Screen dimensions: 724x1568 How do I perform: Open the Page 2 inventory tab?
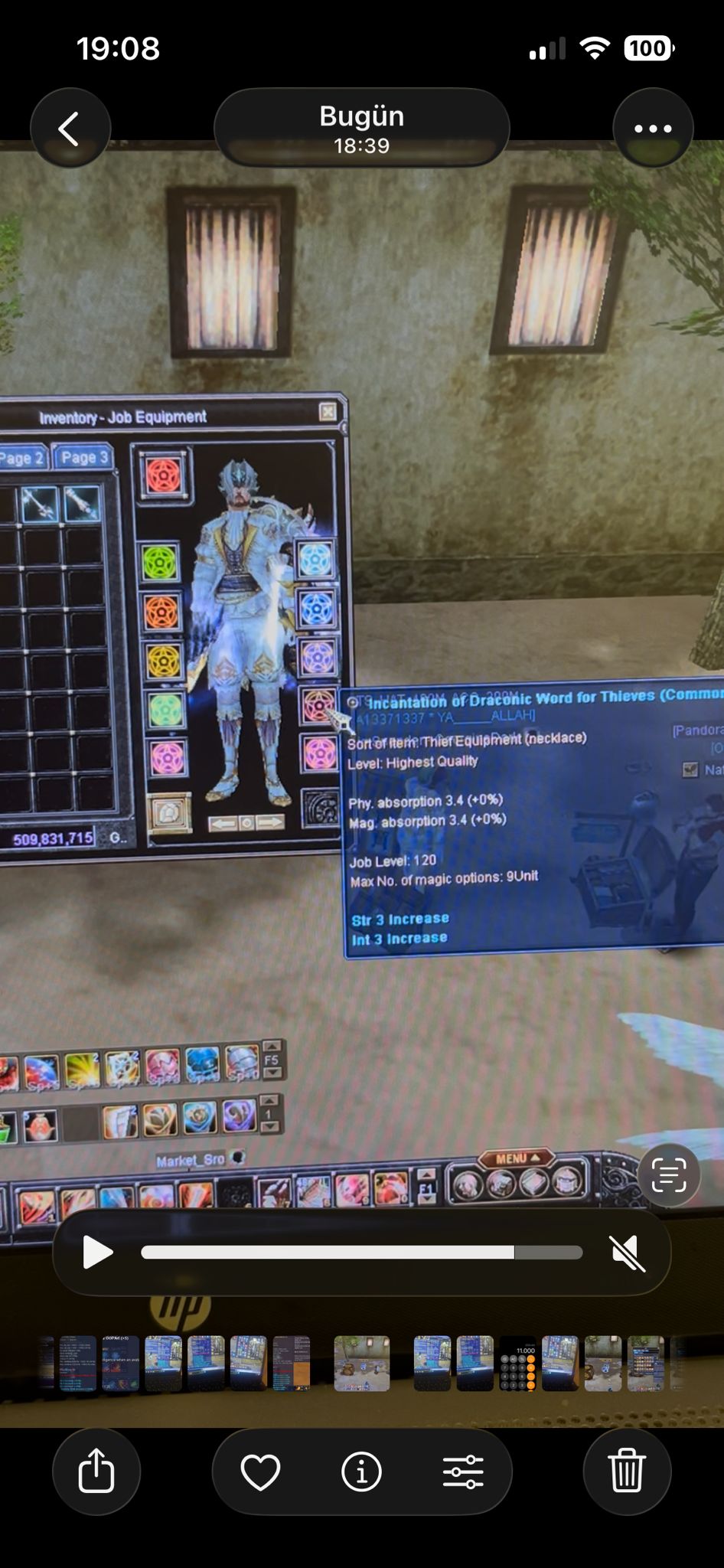21,459
